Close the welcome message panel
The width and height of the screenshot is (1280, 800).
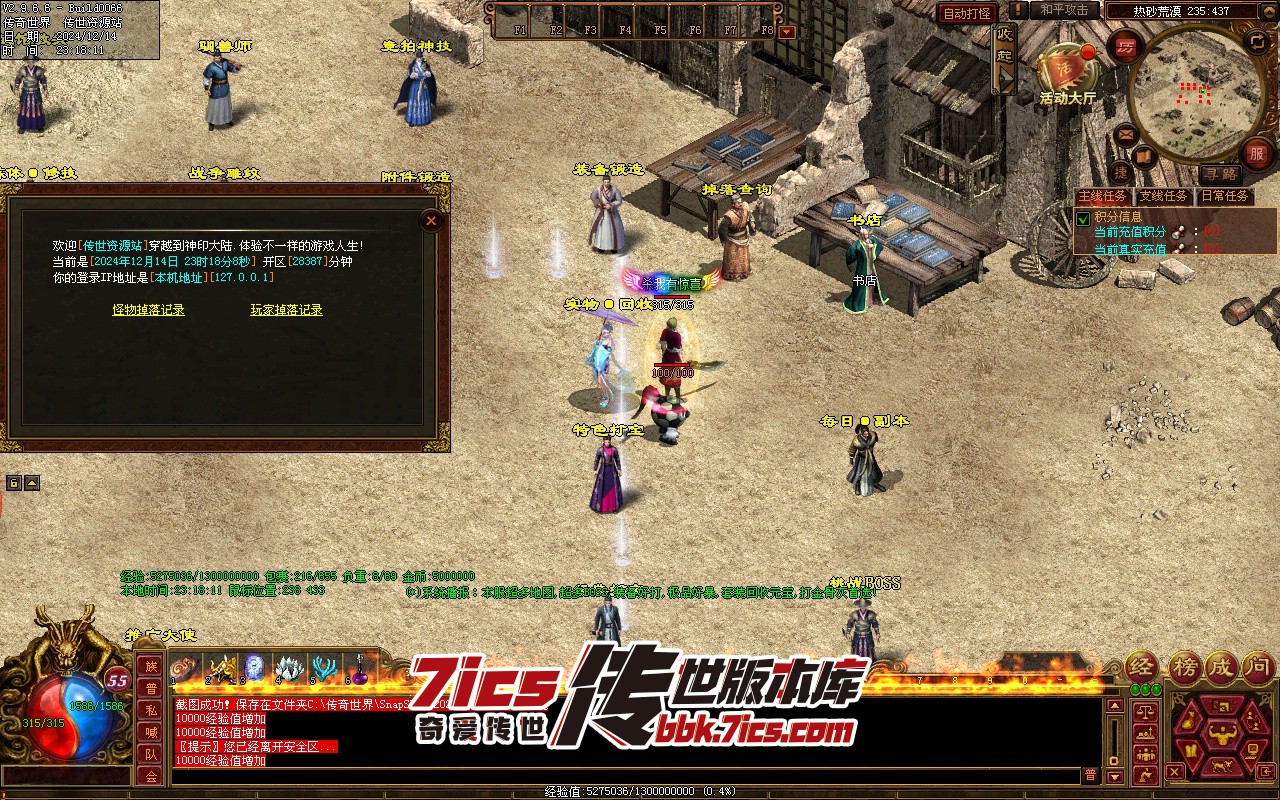[x=431, y=220]
